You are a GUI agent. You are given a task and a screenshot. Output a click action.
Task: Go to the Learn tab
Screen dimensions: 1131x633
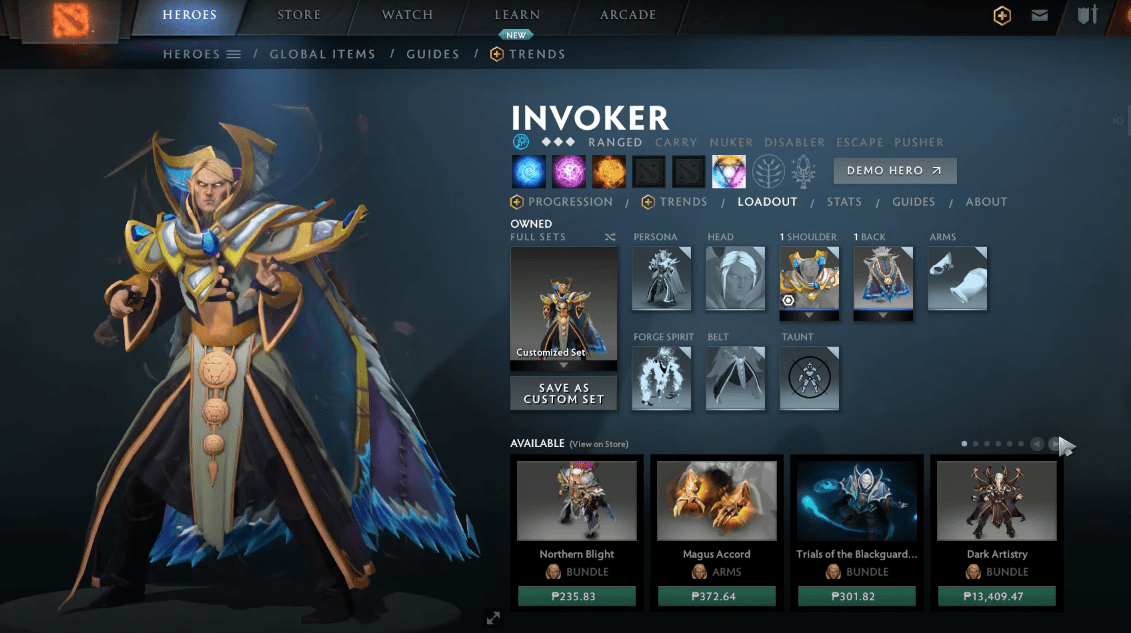[x=517, y=15]
